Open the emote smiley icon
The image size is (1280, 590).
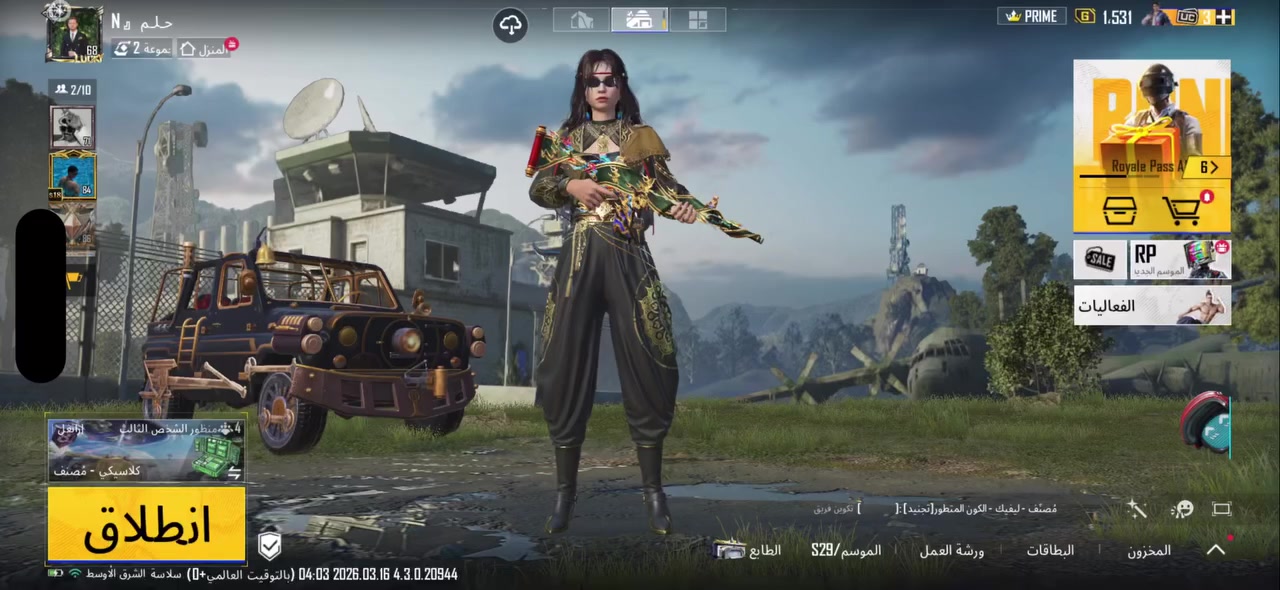(x=1182, y=509)
